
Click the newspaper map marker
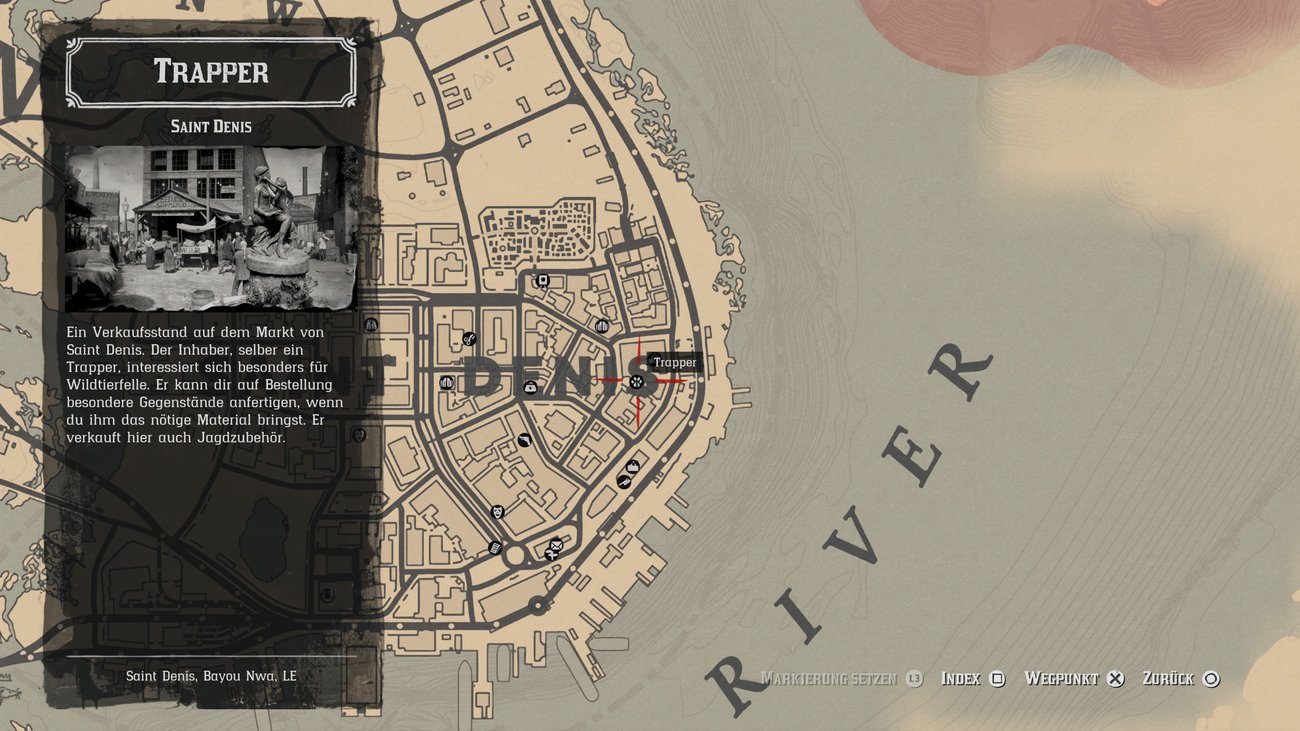(x=494, y=548)
